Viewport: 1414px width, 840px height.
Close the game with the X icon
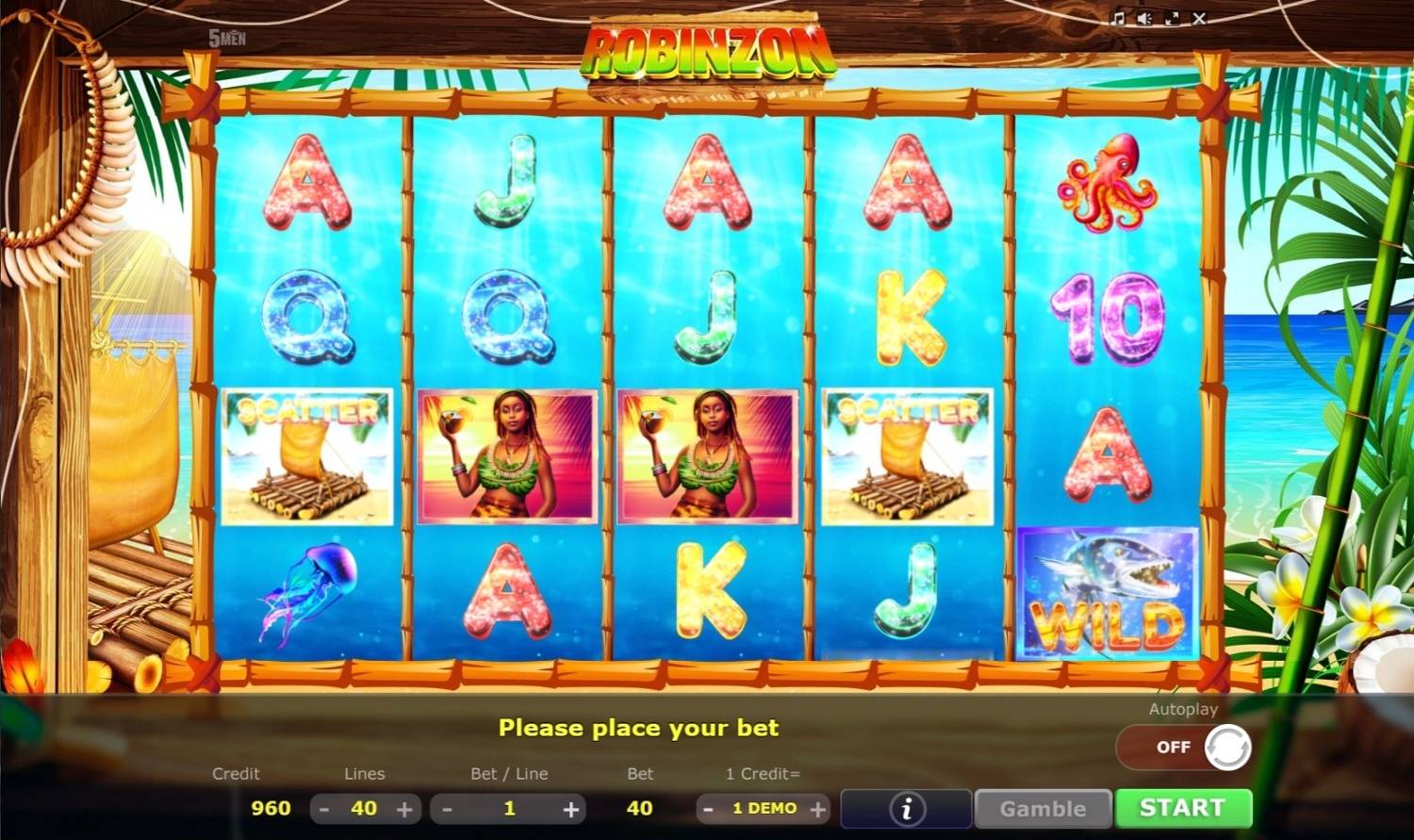(x=1199, y=18)
